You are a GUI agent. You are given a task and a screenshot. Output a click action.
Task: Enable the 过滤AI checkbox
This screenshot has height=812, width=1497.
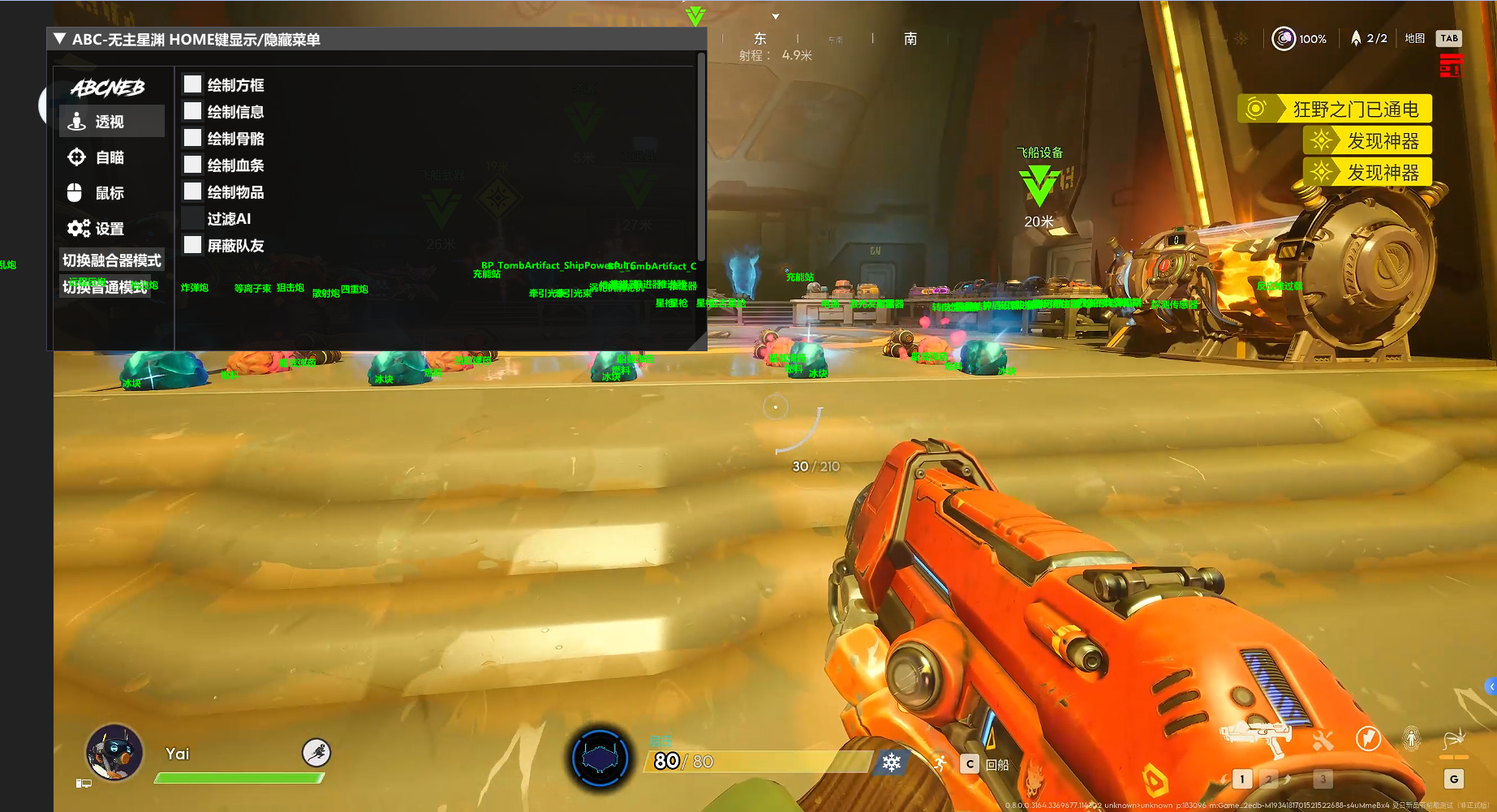pos(192,218)
